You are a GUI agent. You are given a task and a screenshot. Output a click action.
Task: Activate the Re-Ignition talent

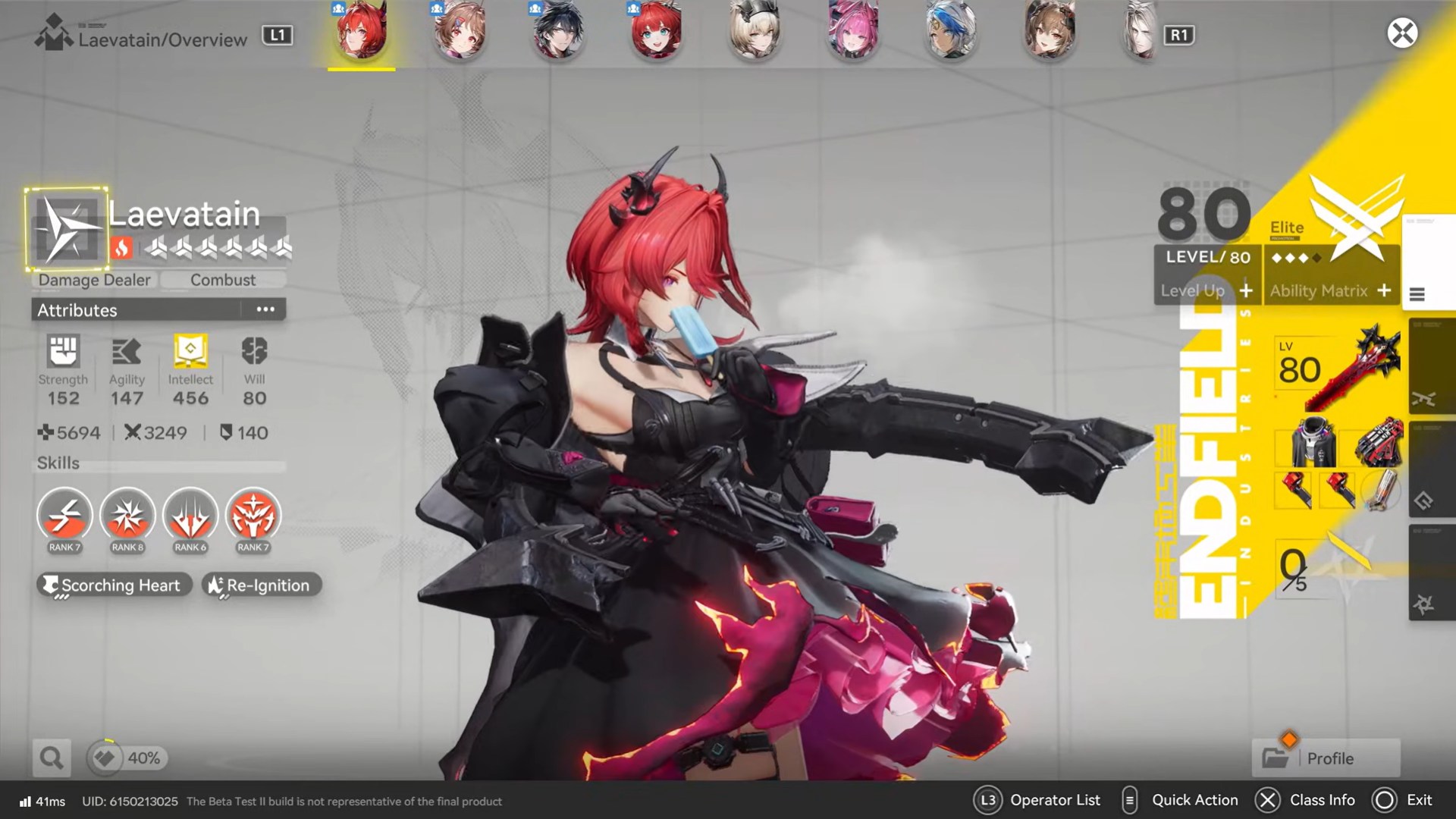(261, 585)
